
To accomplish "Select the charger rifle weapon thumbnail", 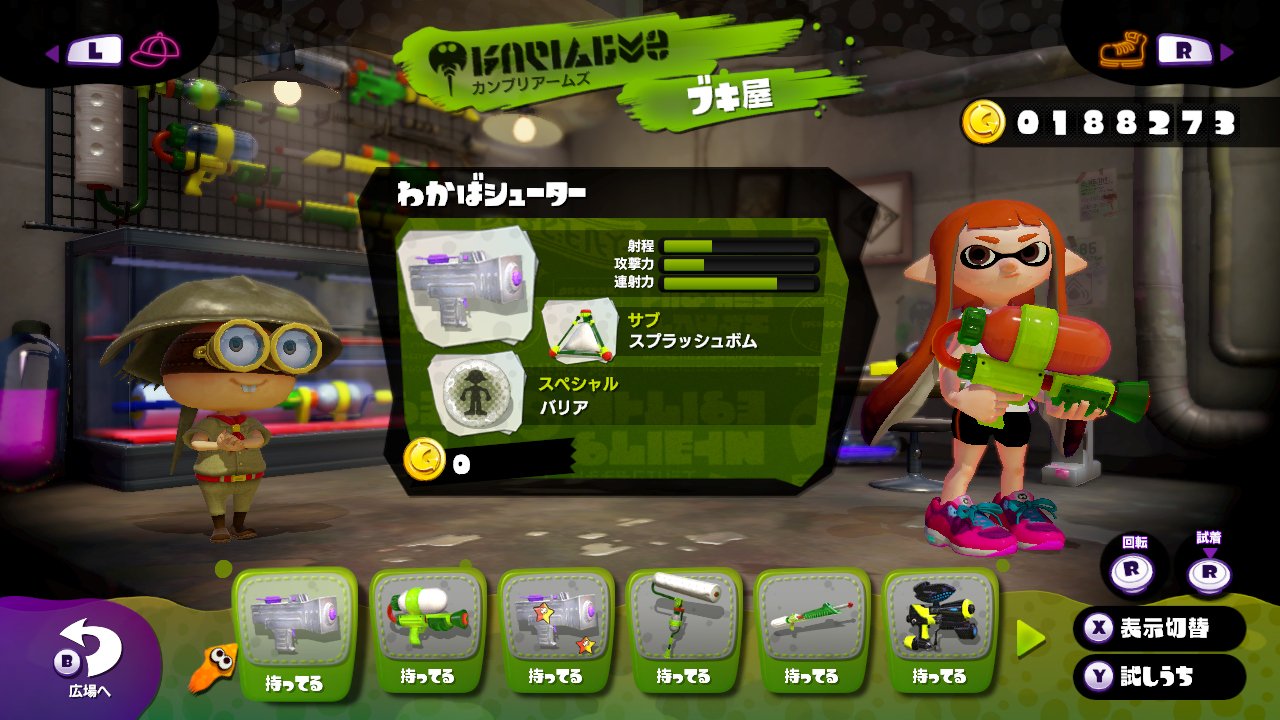I will [813, 615].
